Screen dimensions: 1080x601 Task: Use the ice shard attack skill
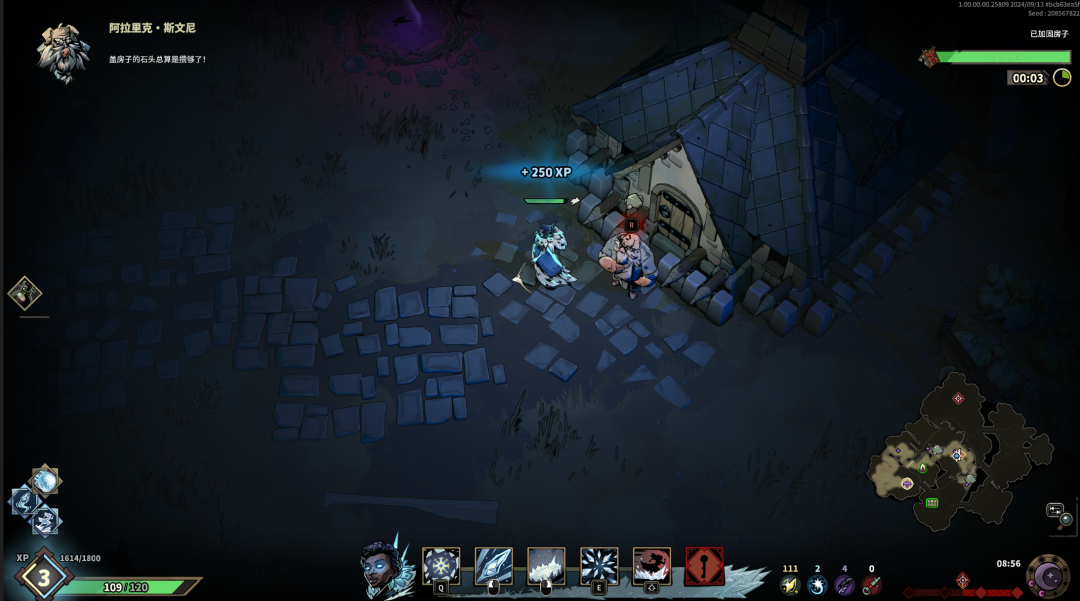click(x=493, y=566)
